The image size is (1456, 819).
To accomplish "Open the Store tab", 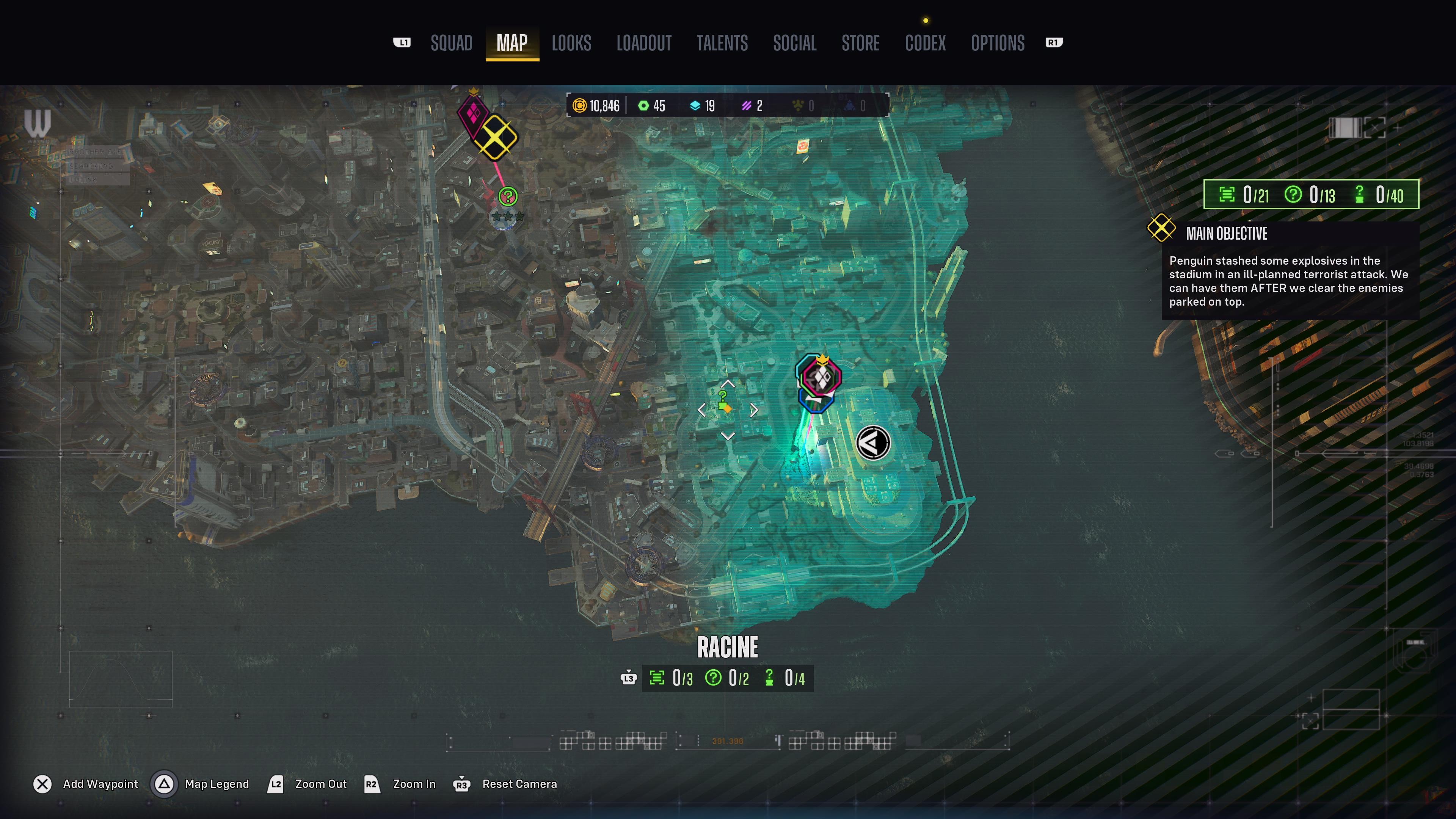I will [860, 43].
